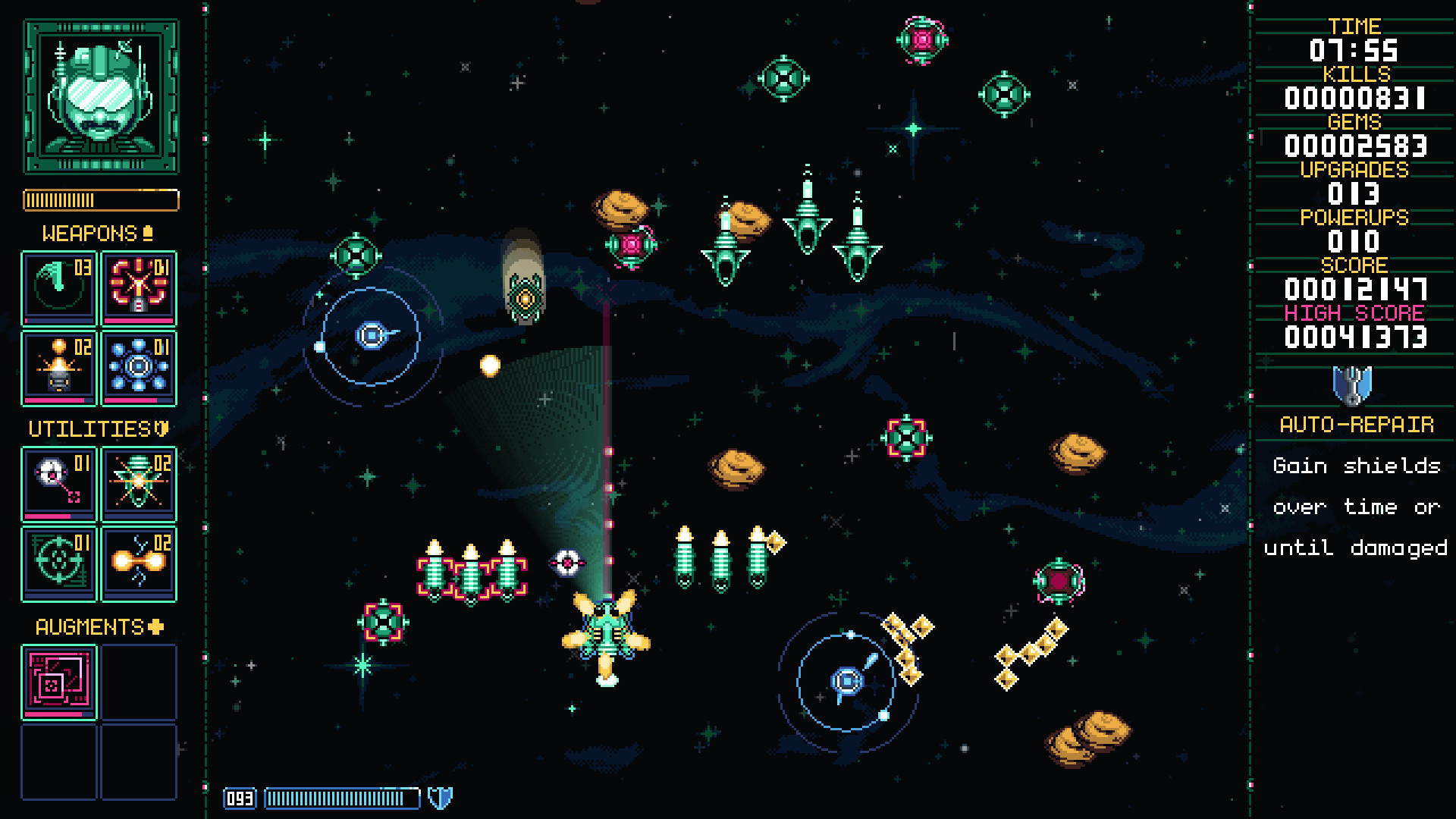Toggle the pink augment slot
This screenshot has height=819, width=1456.
[x=58, y=681]
